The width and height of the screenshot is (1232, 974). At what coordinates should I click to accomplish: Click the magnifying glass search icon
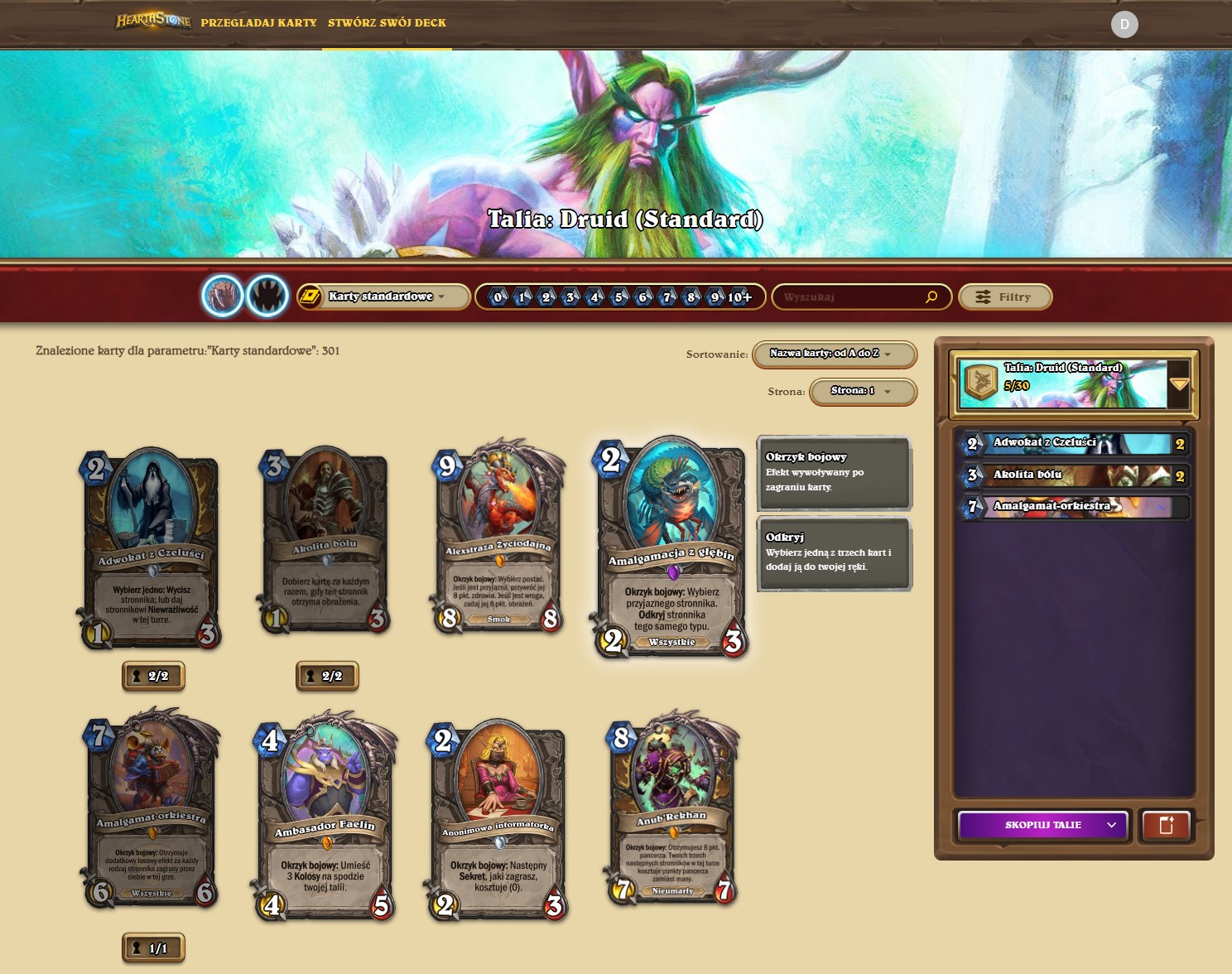coord(932,296)
